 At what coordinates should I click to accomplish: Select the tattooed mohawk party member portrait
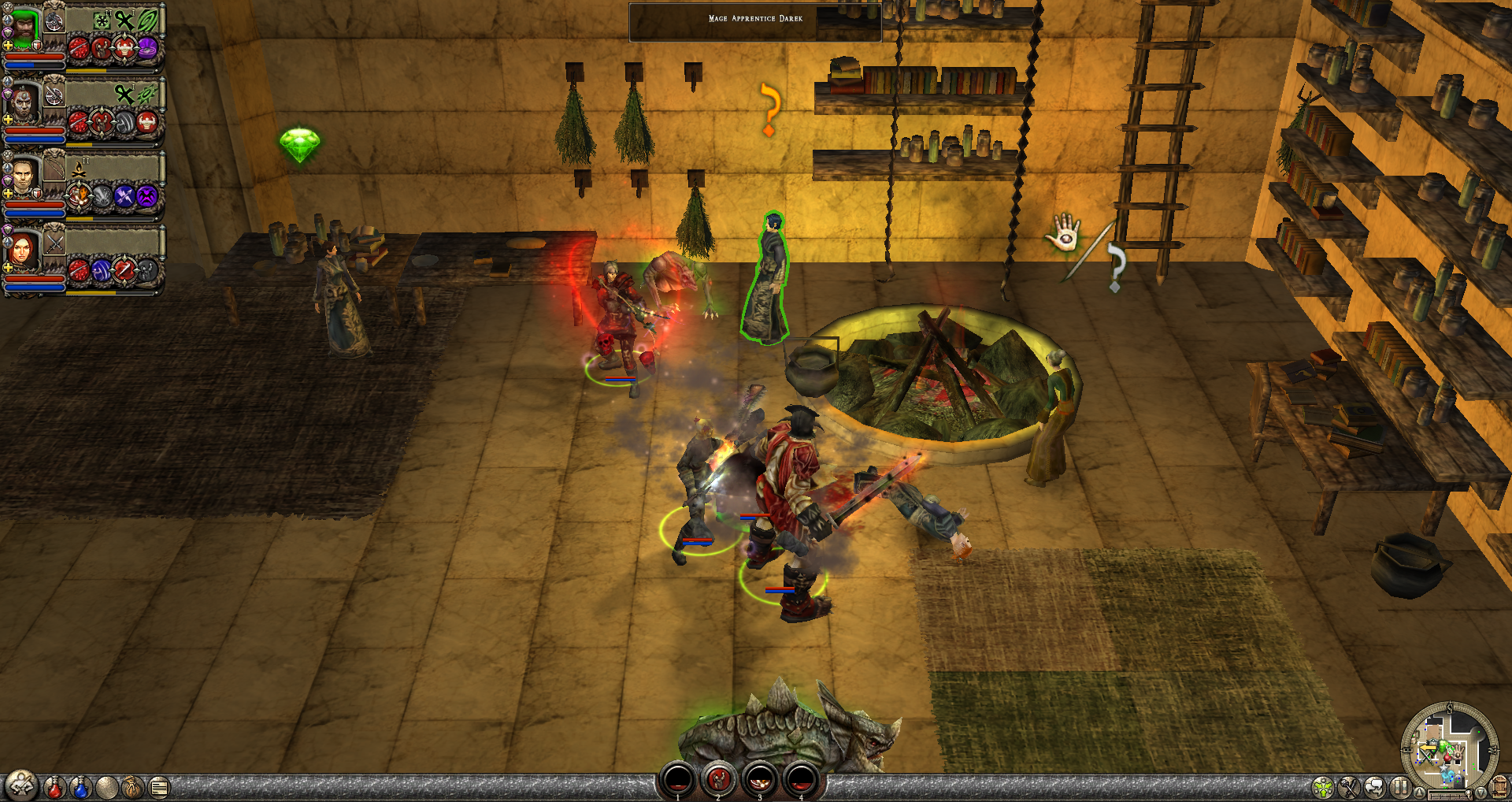point(24,104)
